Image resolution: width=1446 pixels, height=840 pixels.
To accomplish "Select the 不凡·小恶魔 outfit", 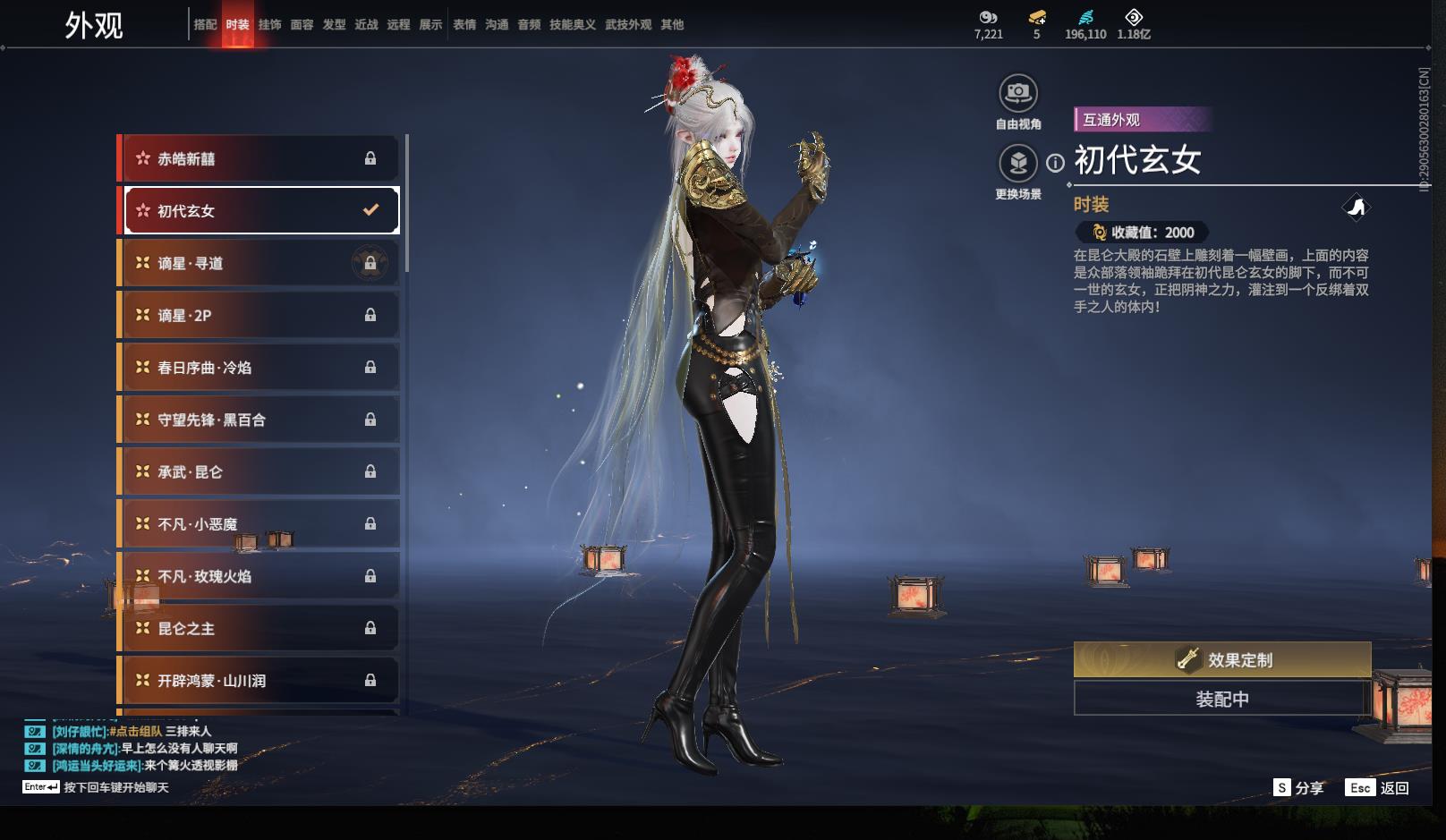I will [259, 524].
